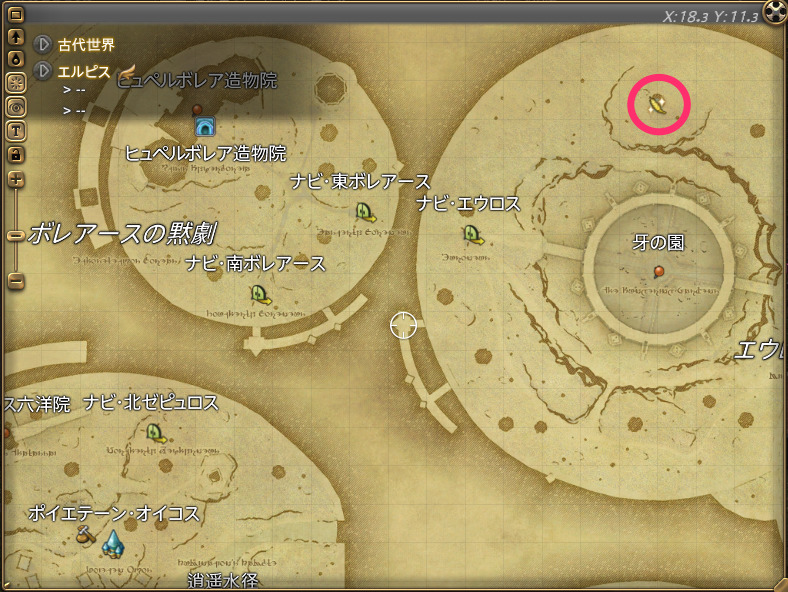Close the map window
788x592 pixels.
click(775, 11)
